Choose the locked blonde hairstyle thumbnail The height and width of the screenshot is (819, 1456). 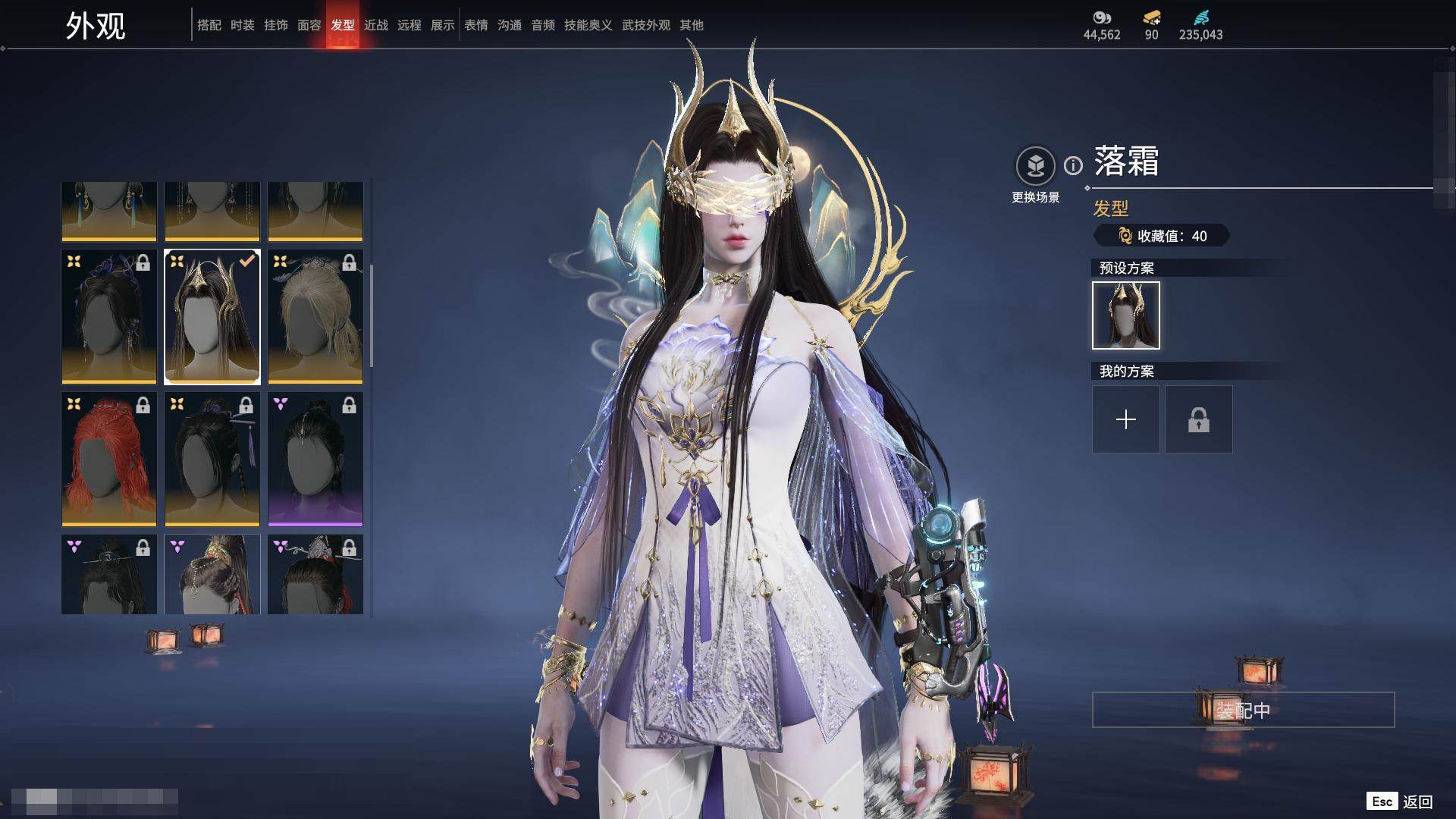pos(315,316)
